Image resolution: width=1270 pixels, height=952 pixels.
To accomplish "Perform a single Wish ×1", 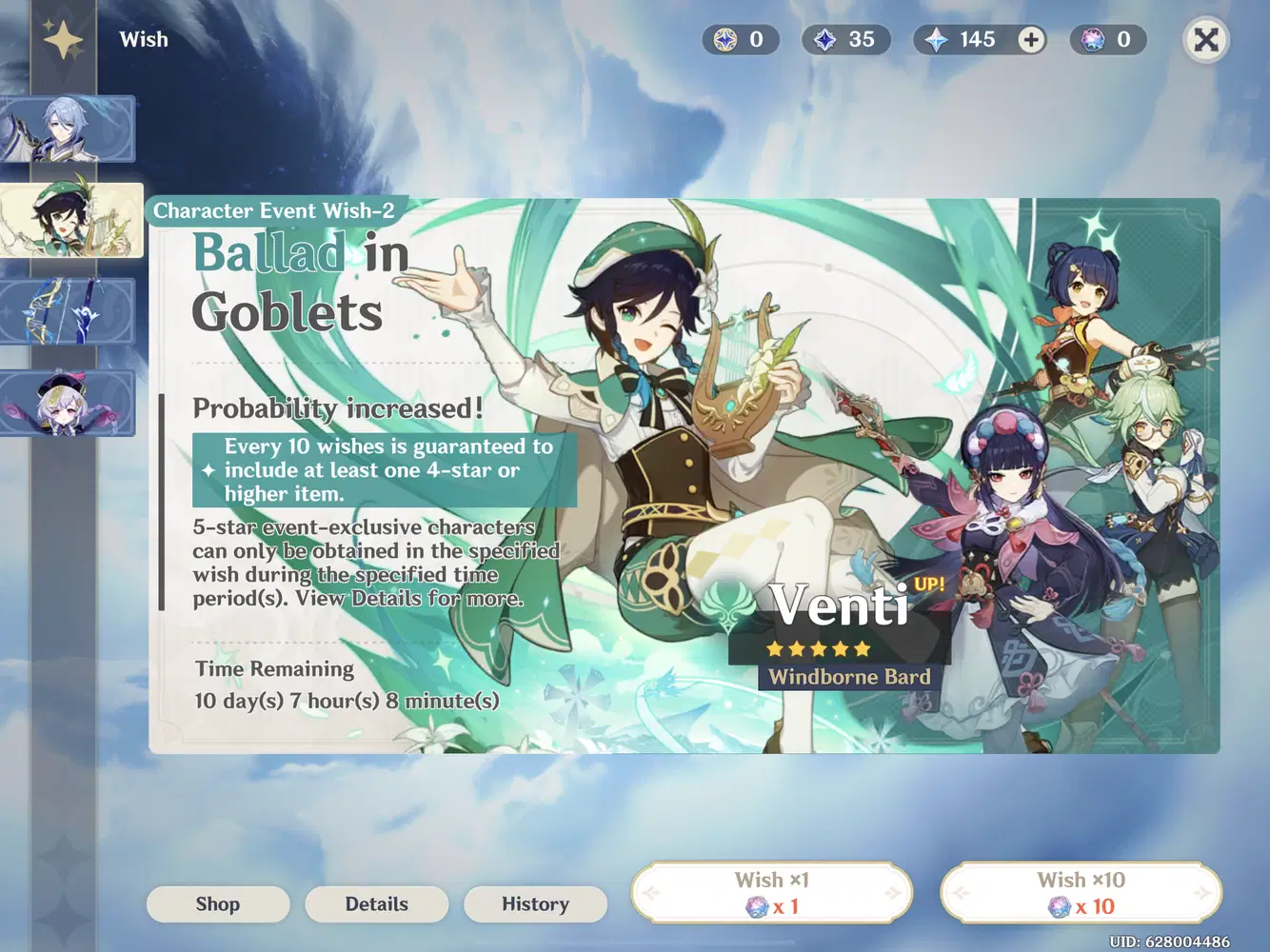I will click(771, 891).
